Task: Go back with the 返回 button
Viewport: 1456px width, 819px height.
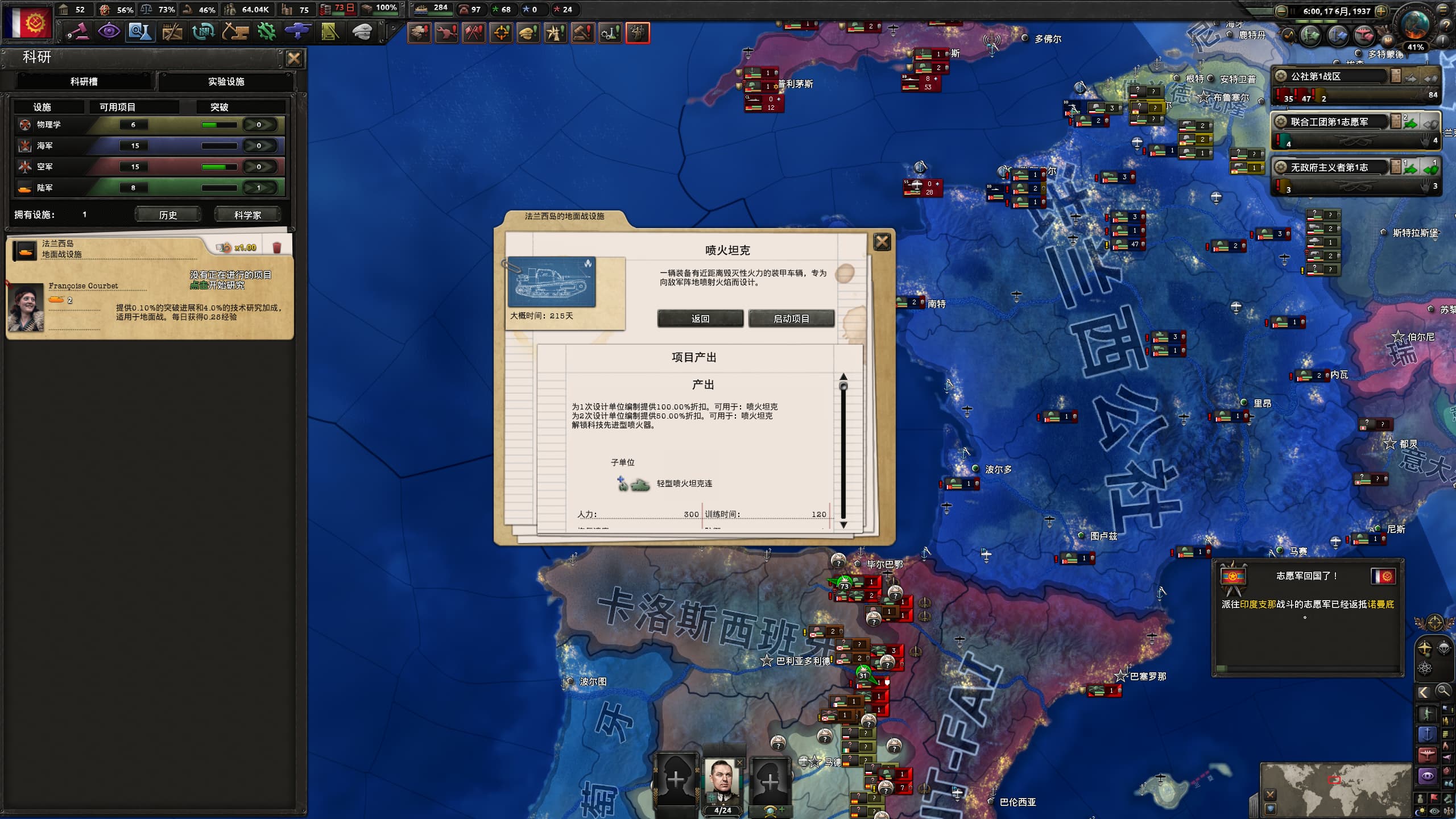Action: coord(700,318)
